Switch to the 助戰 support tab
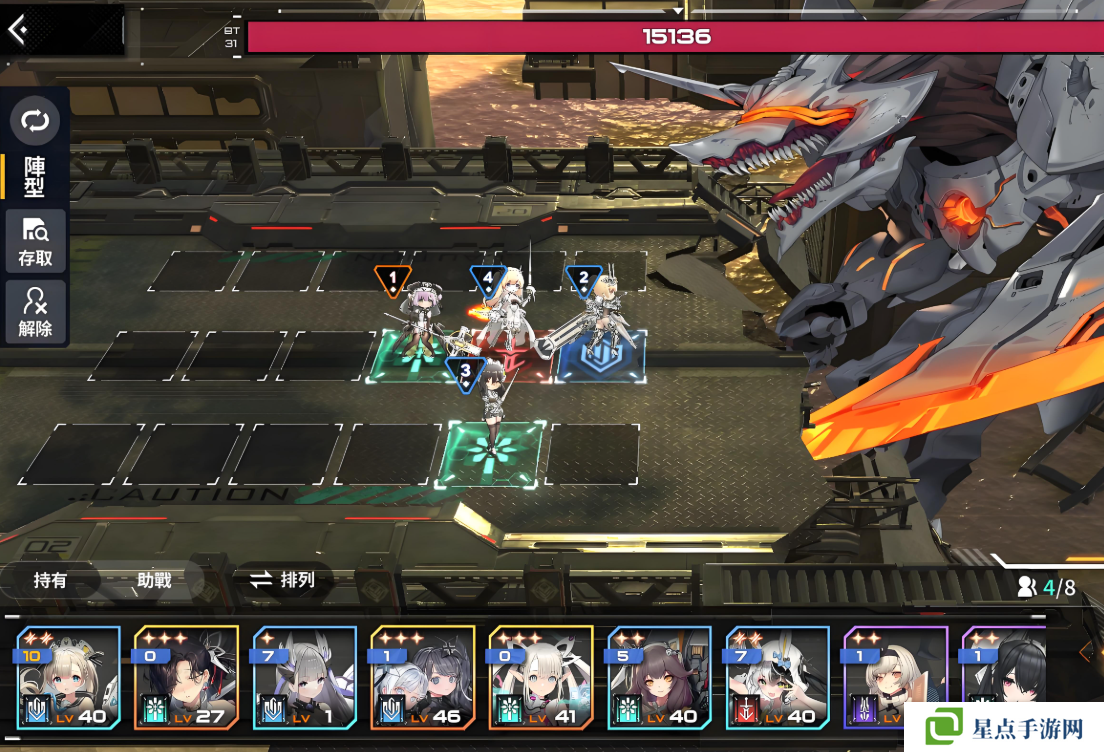This screenshot has height=752, width=1104. point(154,580)
